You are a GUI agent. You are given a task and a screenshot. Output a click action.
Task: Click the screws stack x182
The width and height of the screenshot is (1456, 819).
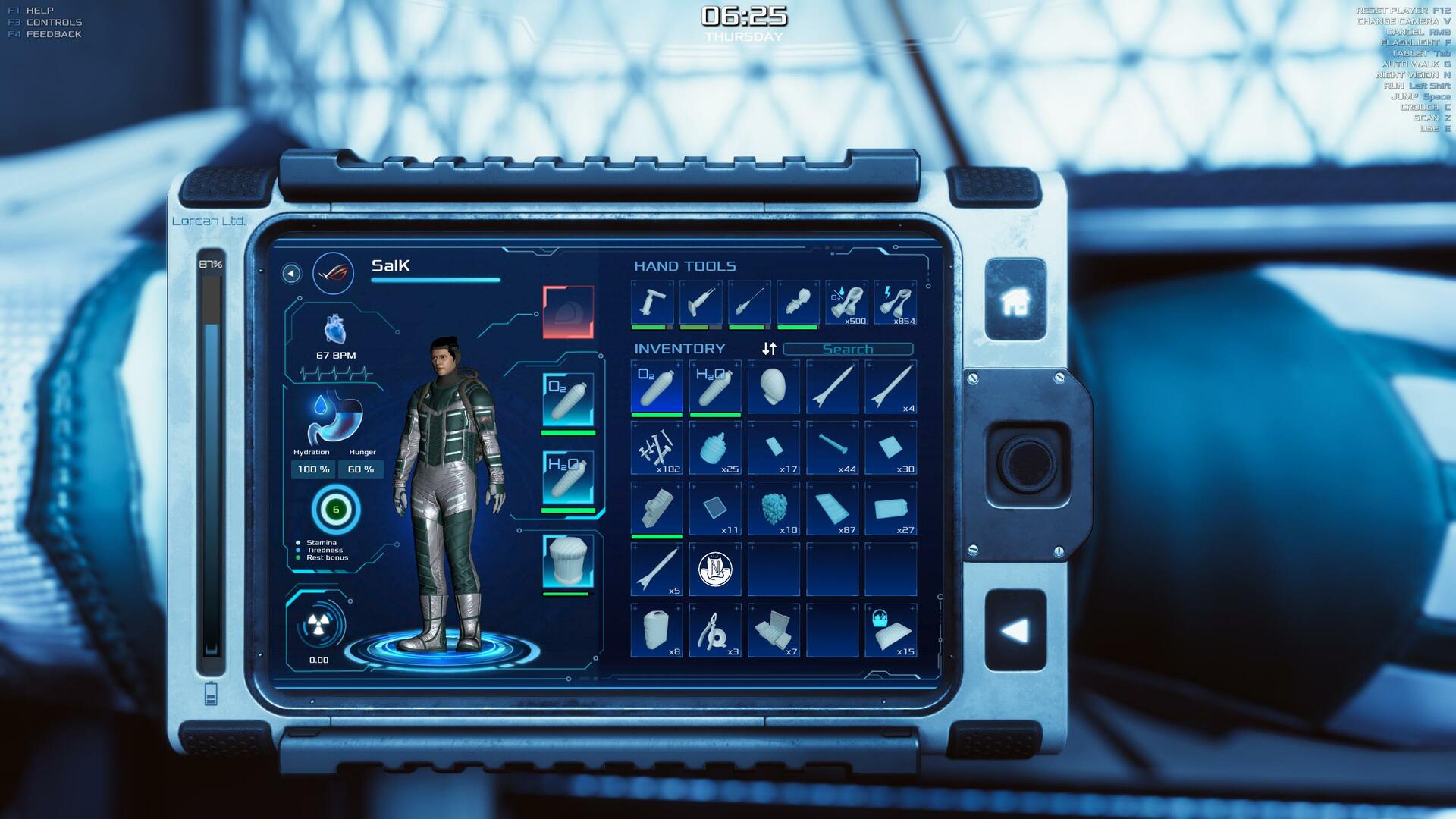[657, 448]
